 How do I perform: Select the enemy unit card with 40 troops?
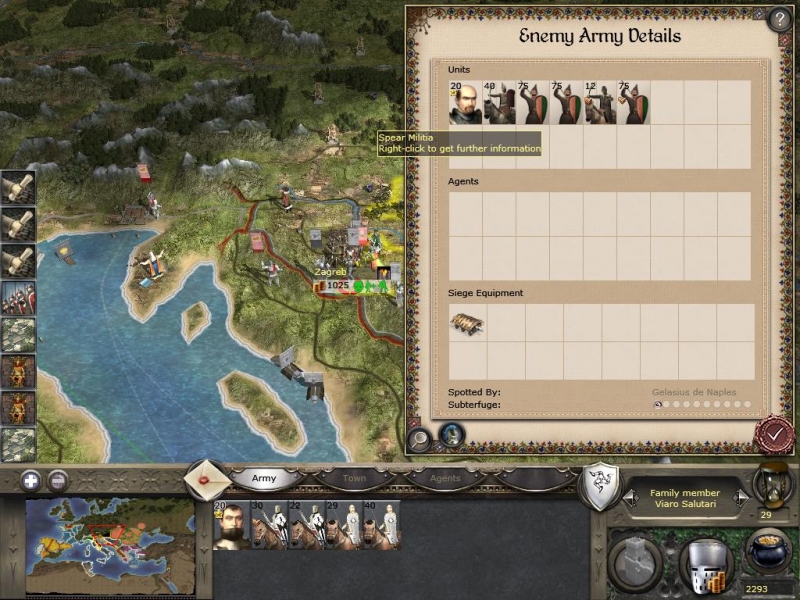coord(498,103)
